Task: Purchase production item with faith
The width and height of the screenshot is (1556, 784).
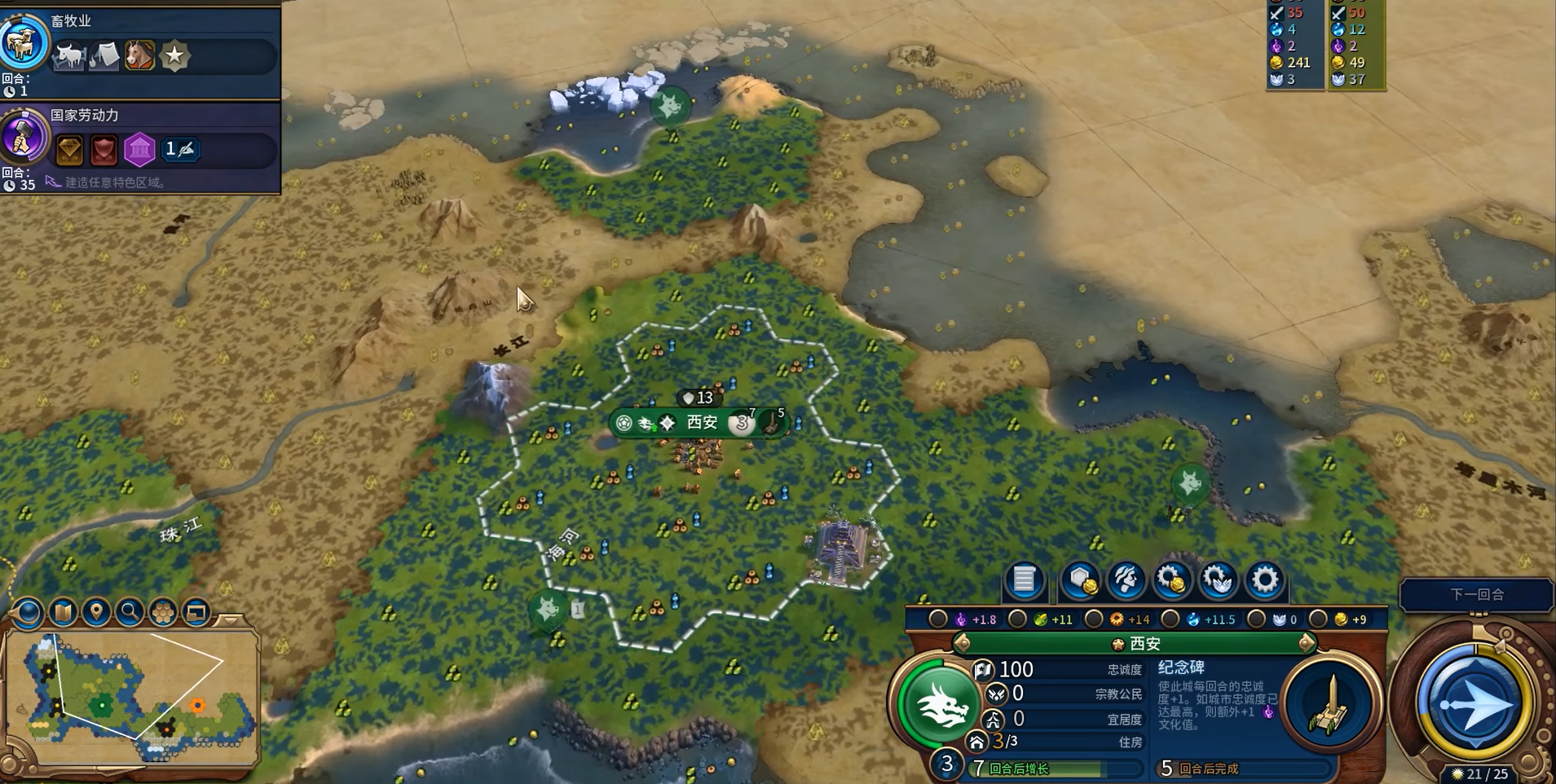Action: coord(1219,579)
